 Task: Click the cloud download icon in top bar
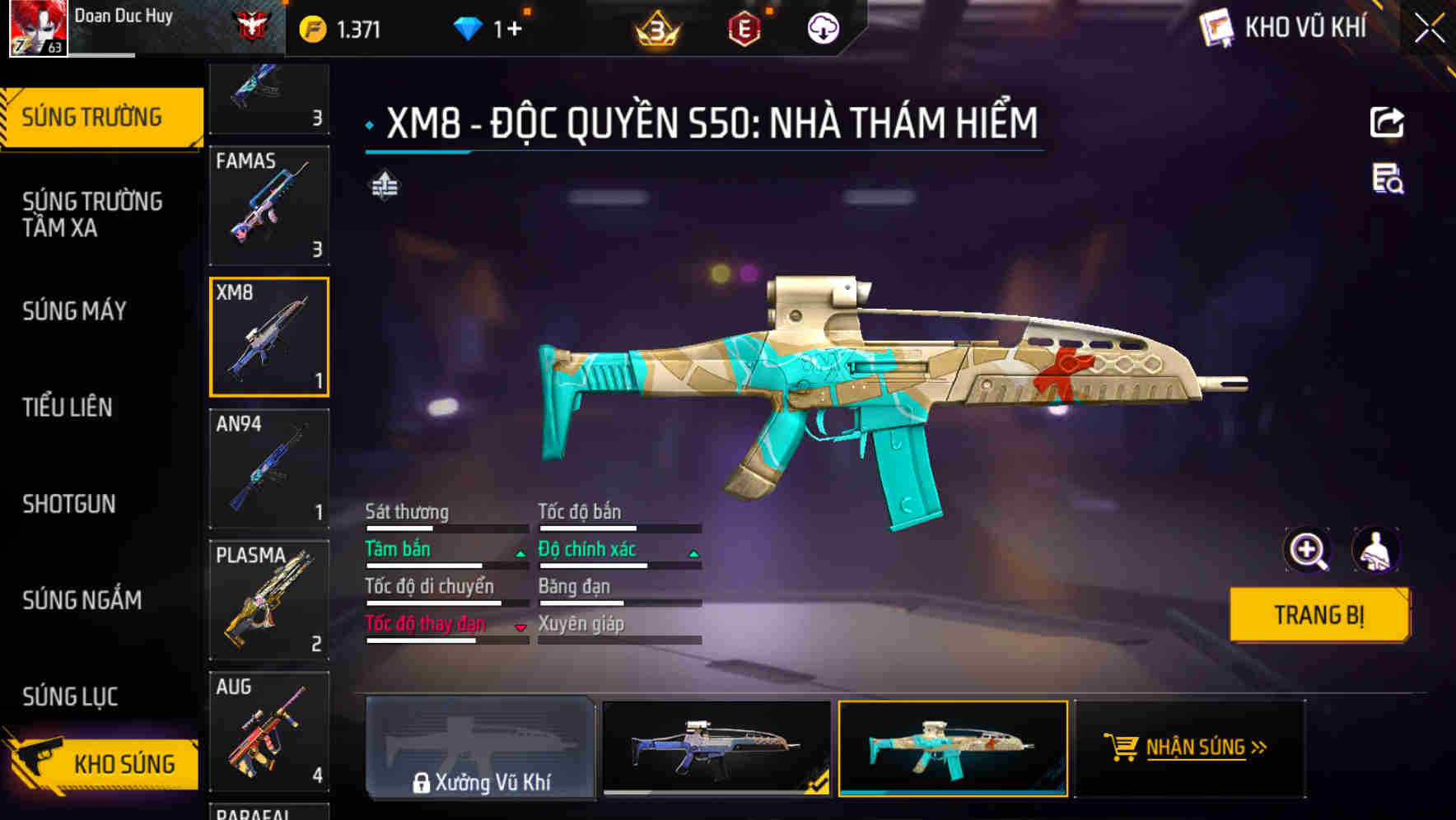pyautogui.click(x=822, y=27)
